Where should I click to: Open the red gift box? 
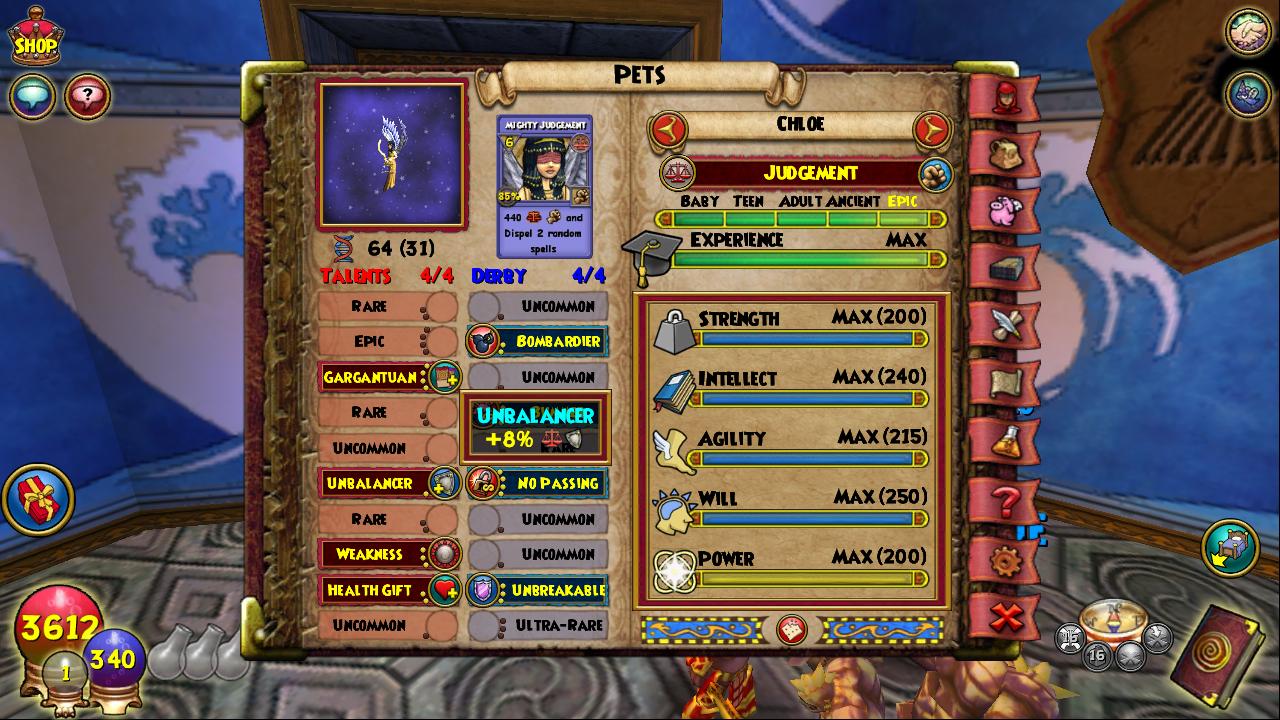tap(38, 498)
